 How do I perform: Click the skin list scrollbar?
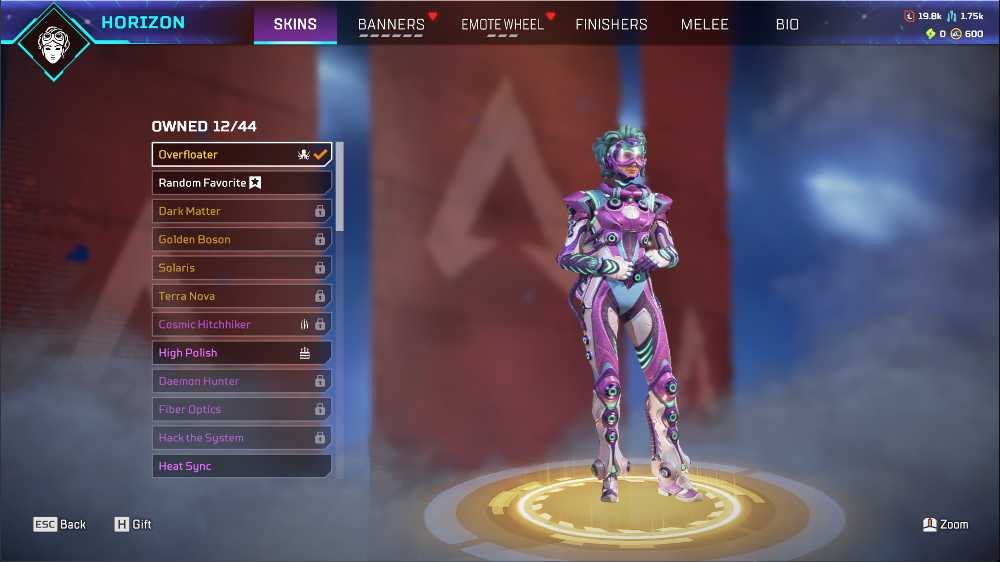(x=340, y=187)
